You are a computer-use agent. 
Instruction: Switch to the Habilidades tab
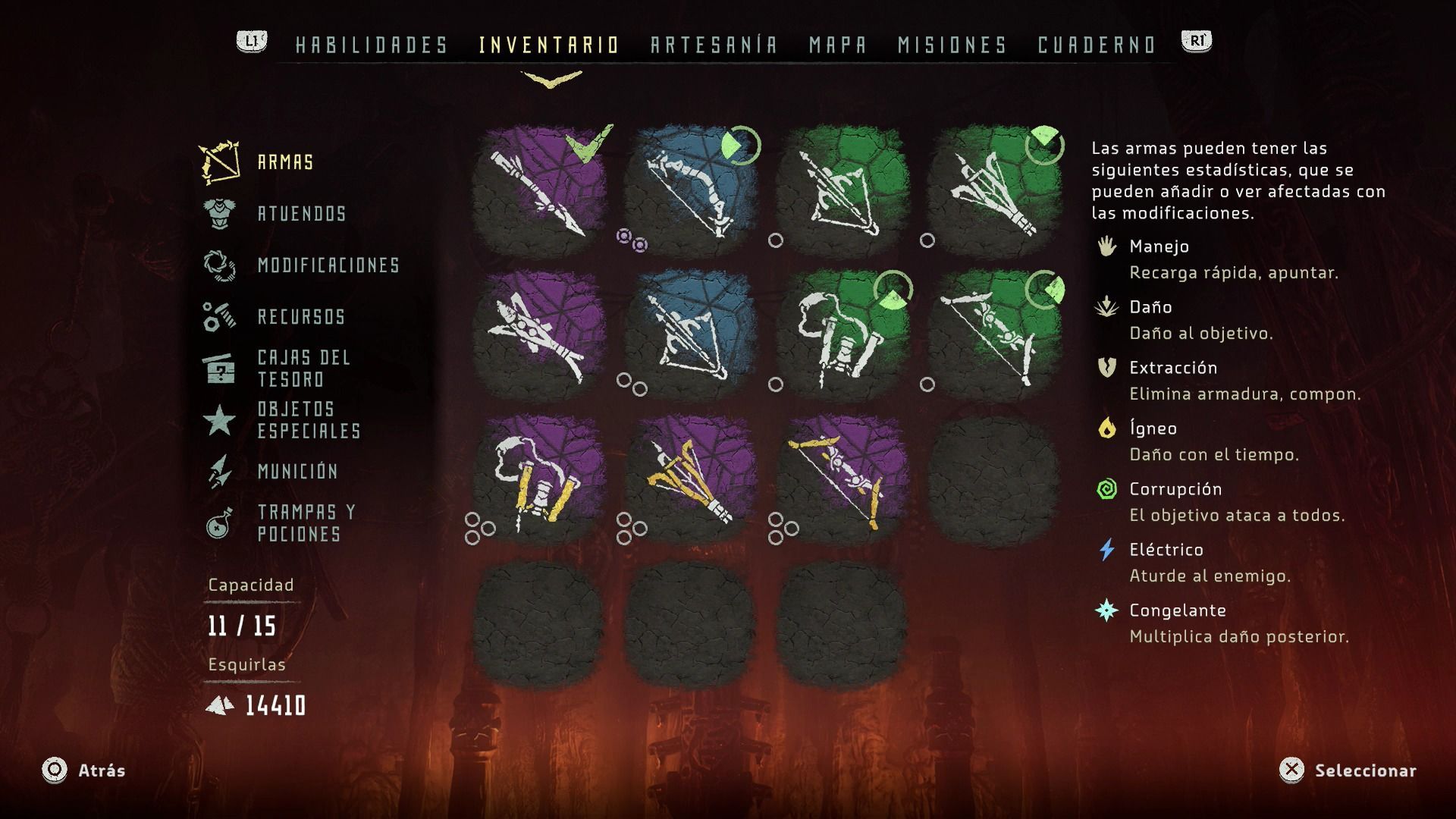pos(372,45)
